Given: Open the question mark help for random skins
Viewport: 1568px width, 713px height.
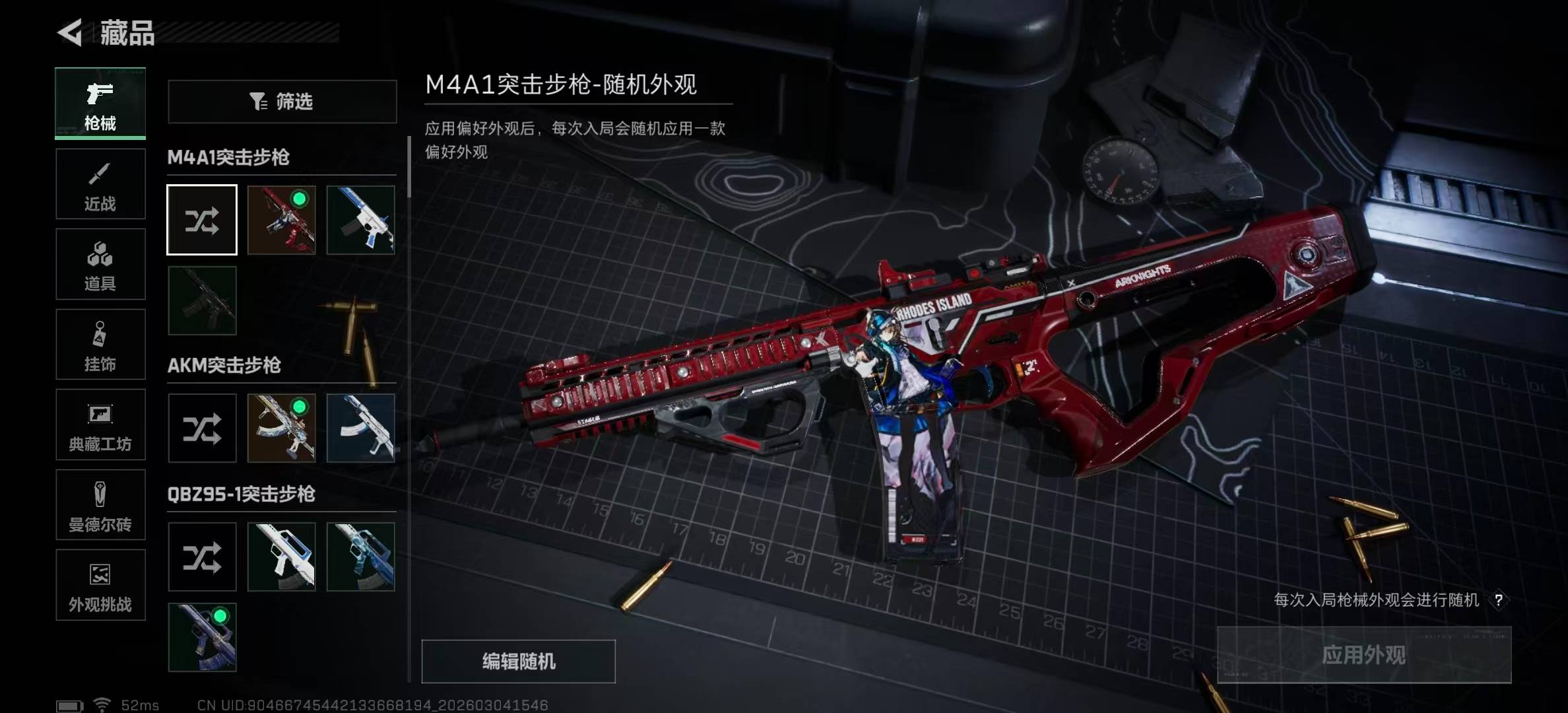Looking at the screenshot, I should click(1499, 600).
